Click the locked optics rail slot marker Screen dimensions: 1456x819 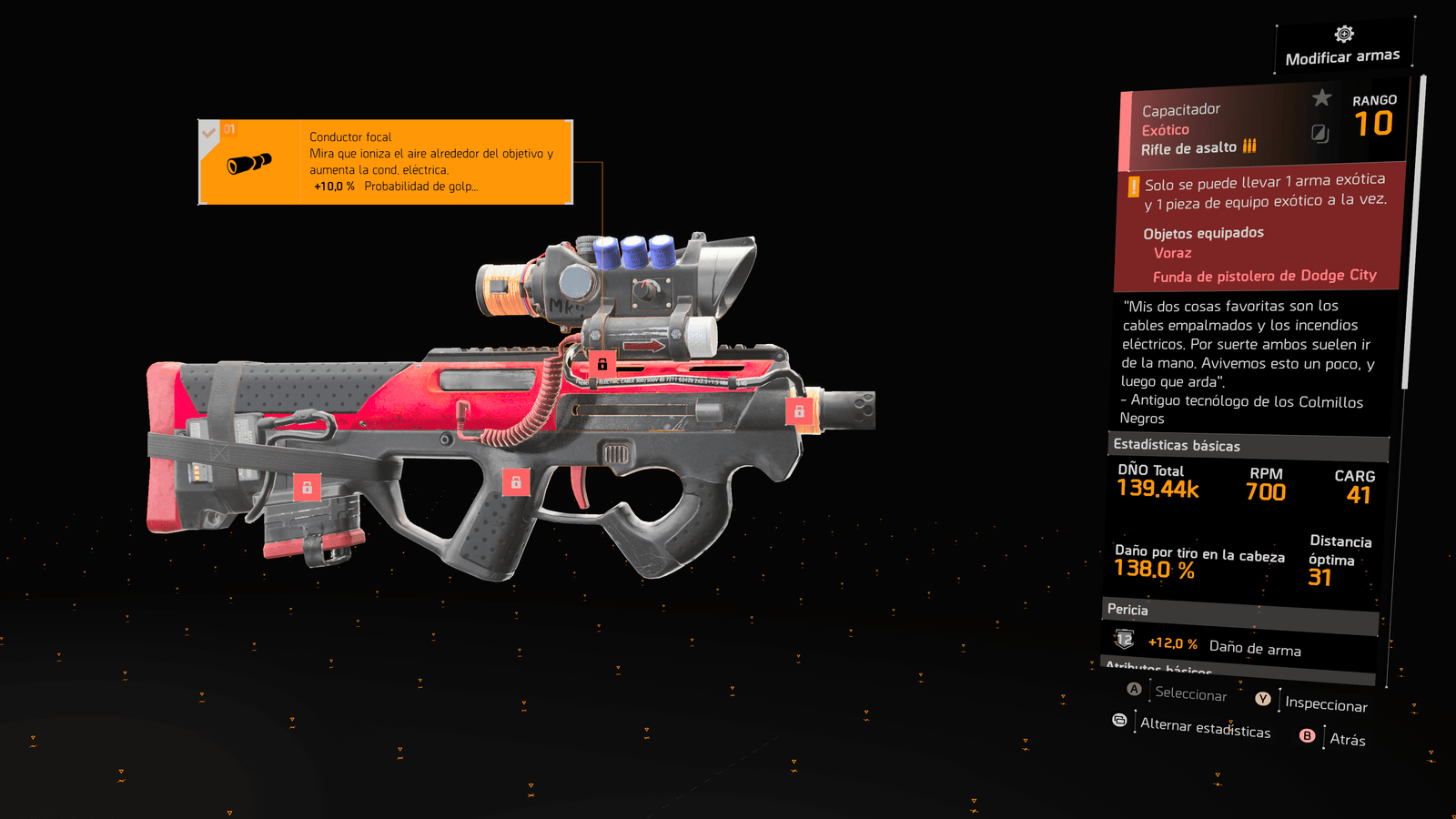[602, 363]
